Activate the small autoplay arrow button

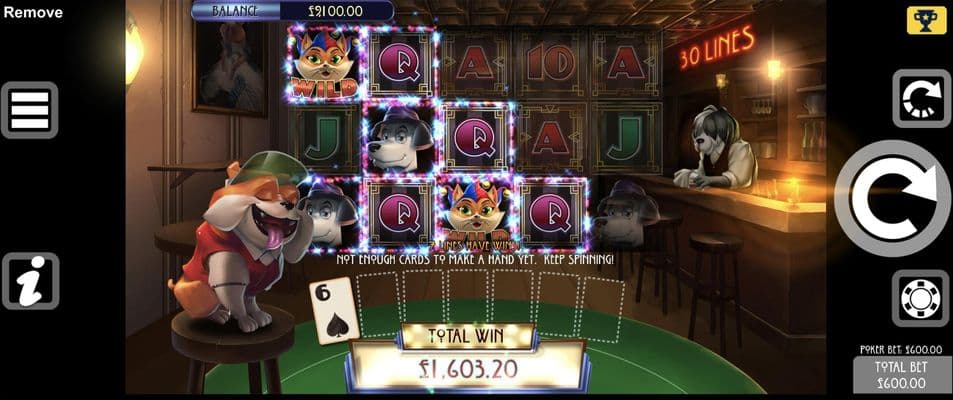coord(920,98)
